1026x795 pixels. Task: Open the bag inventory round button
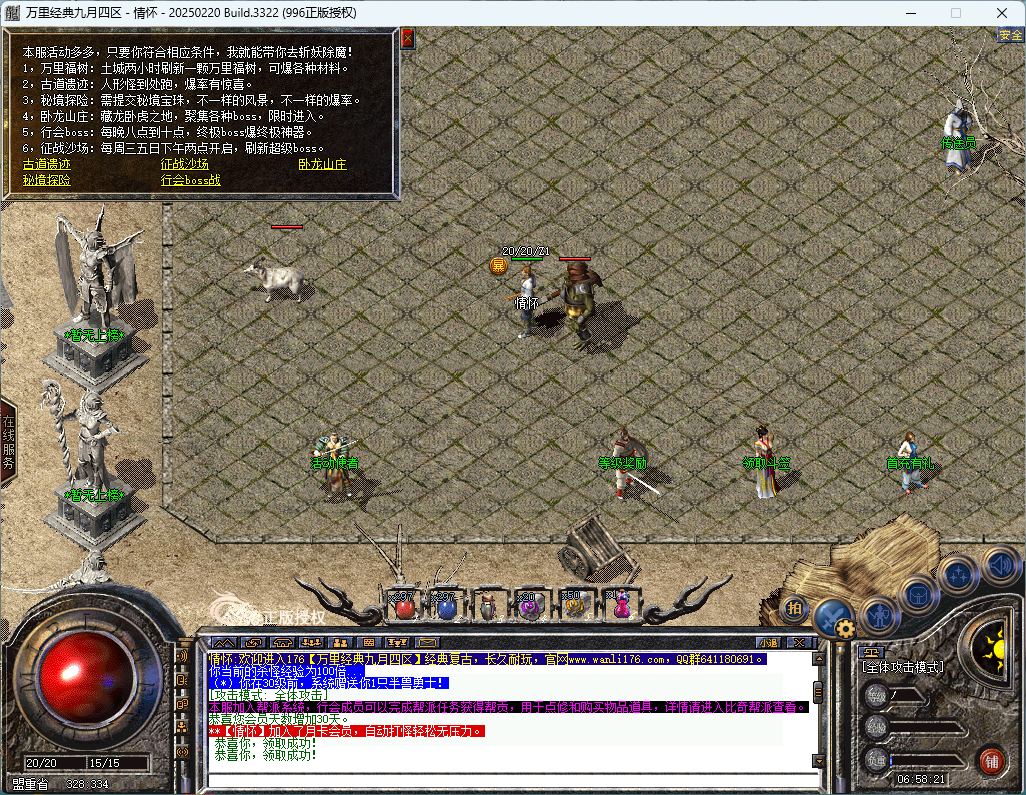point(919,594)
